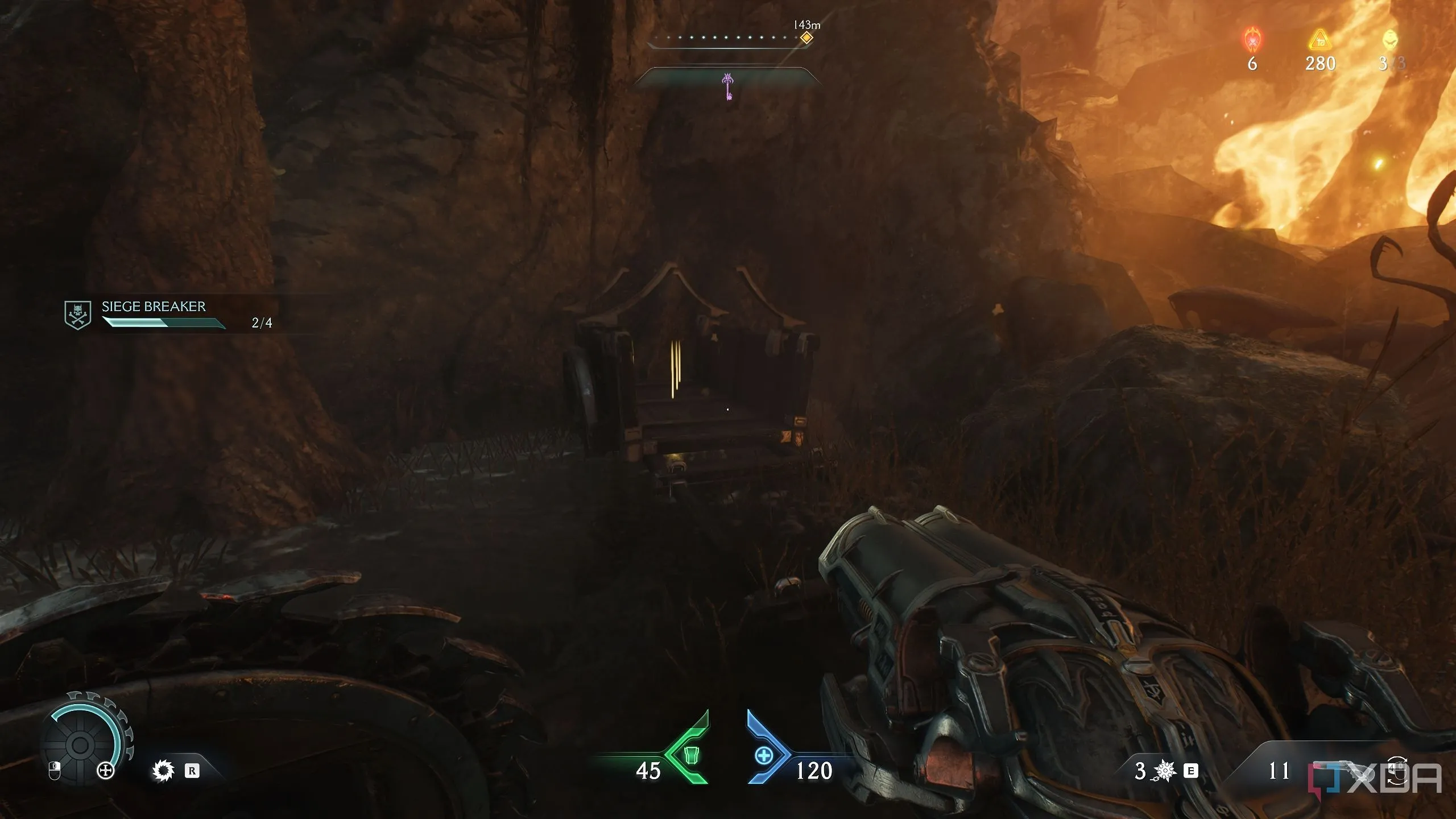Viewport: 1456px width, 819px height.
Task: Activate the saw blade shield rune icon
Action: point(163,771)
